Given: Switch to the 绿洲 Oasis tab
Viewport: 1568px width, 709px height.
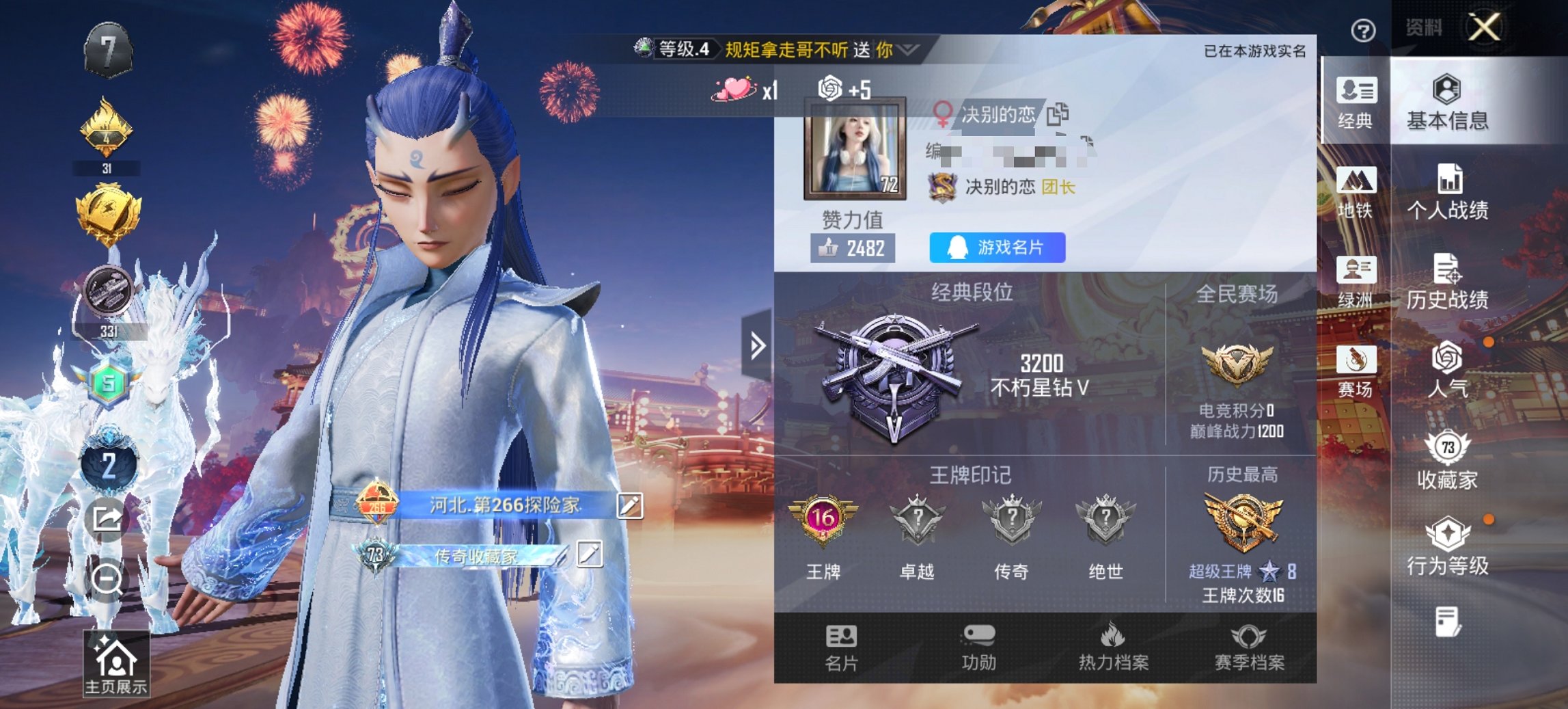Looking at the screenshot, I should [x=1358, y=285].
